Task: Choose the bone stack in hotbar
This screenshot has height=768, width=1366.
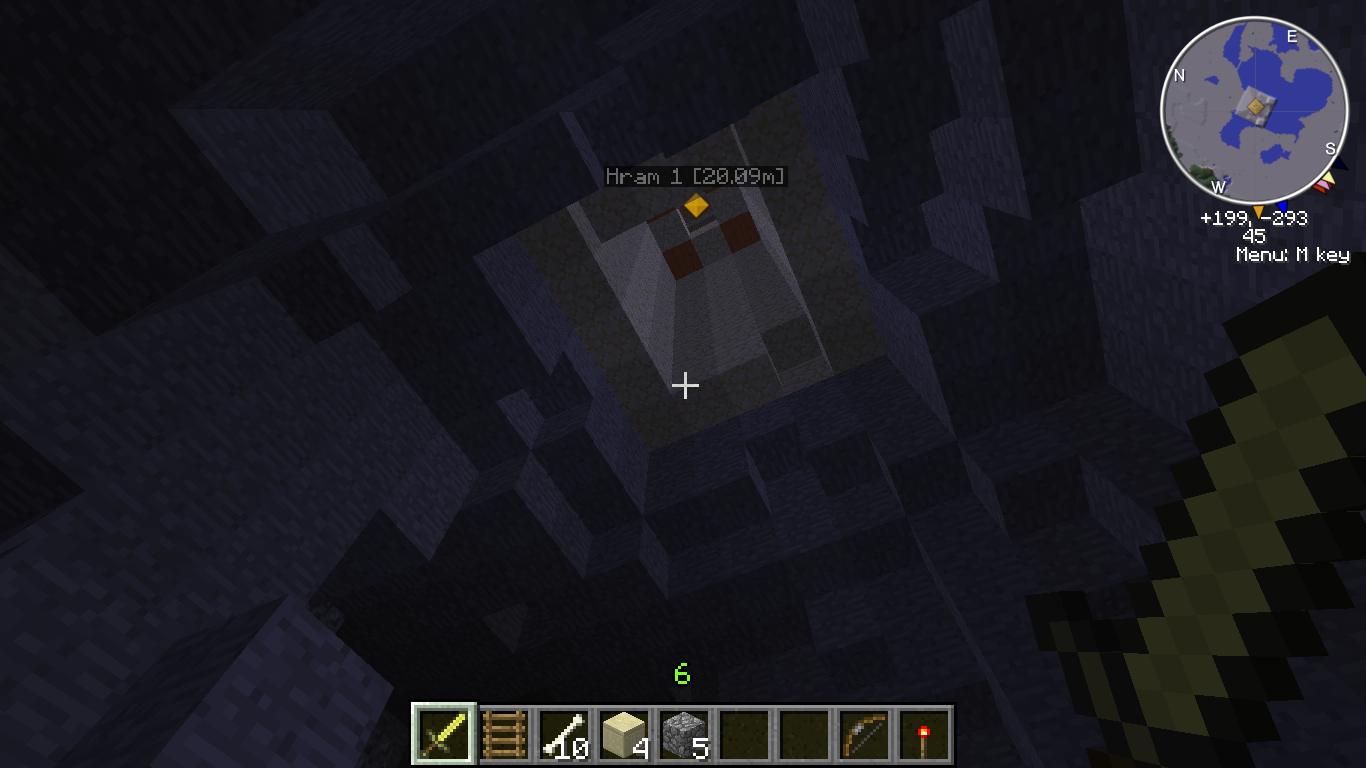Action: point(564,736)
